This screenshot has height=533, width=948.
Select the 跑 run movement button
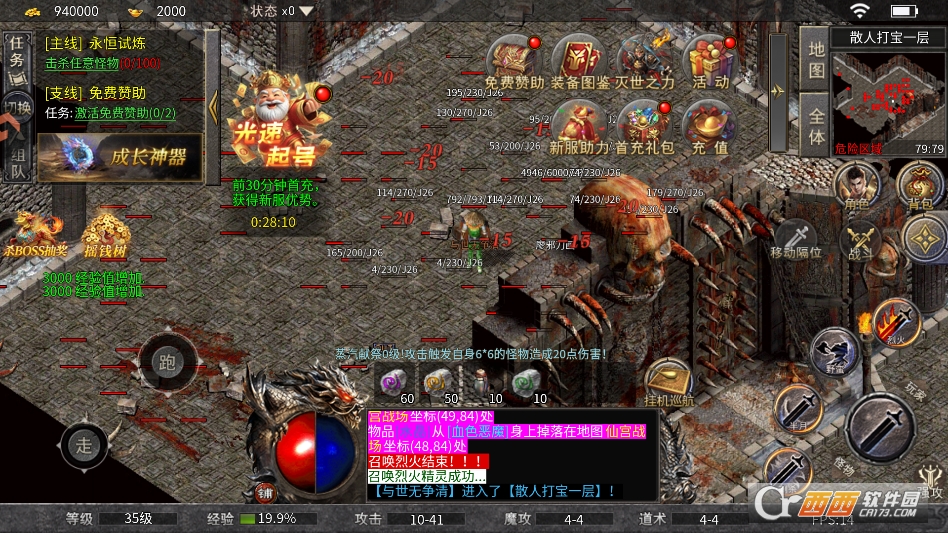[x=166, y=361]
